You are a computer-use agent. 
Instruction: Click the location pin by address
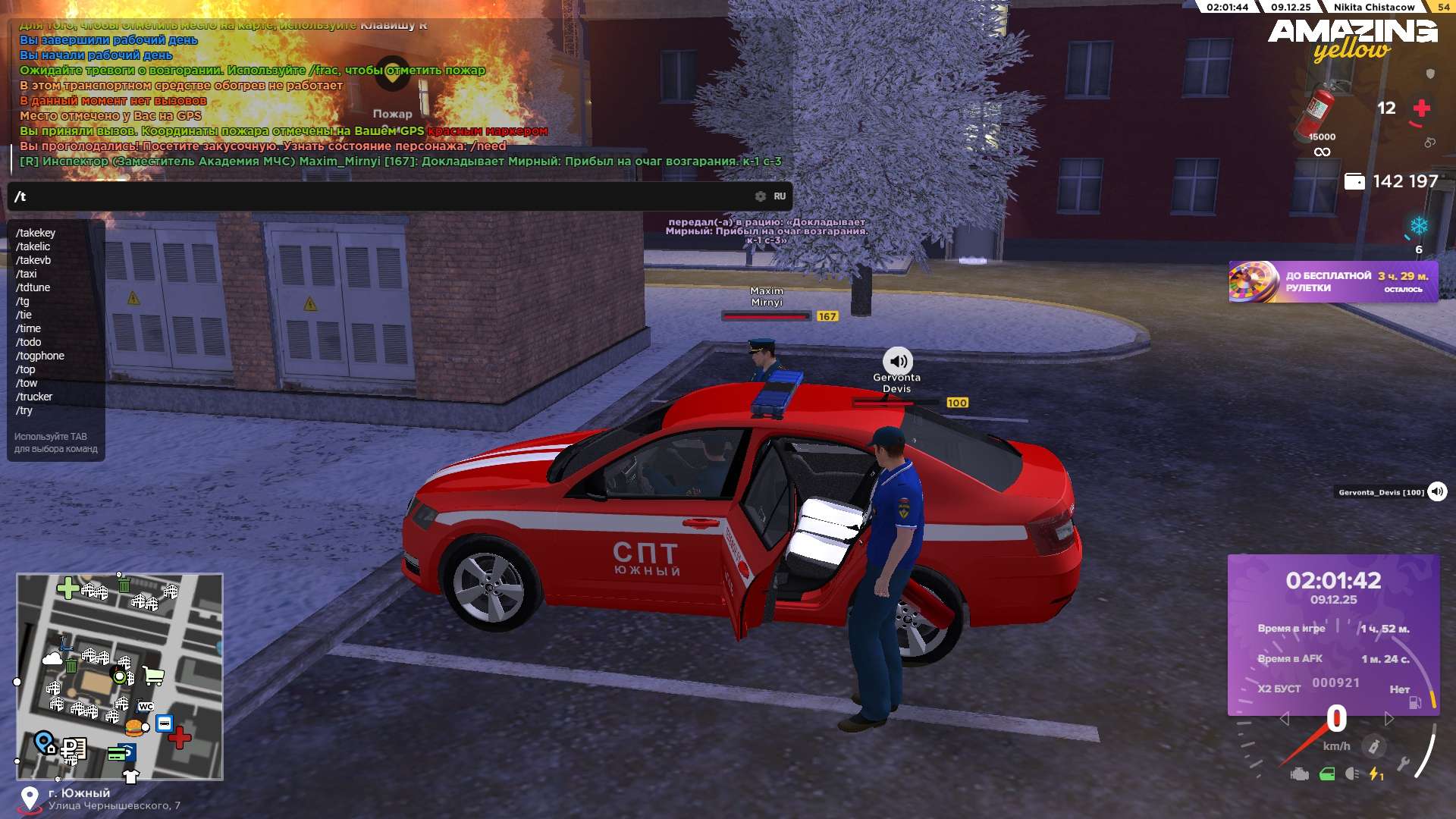coord(30,799)
